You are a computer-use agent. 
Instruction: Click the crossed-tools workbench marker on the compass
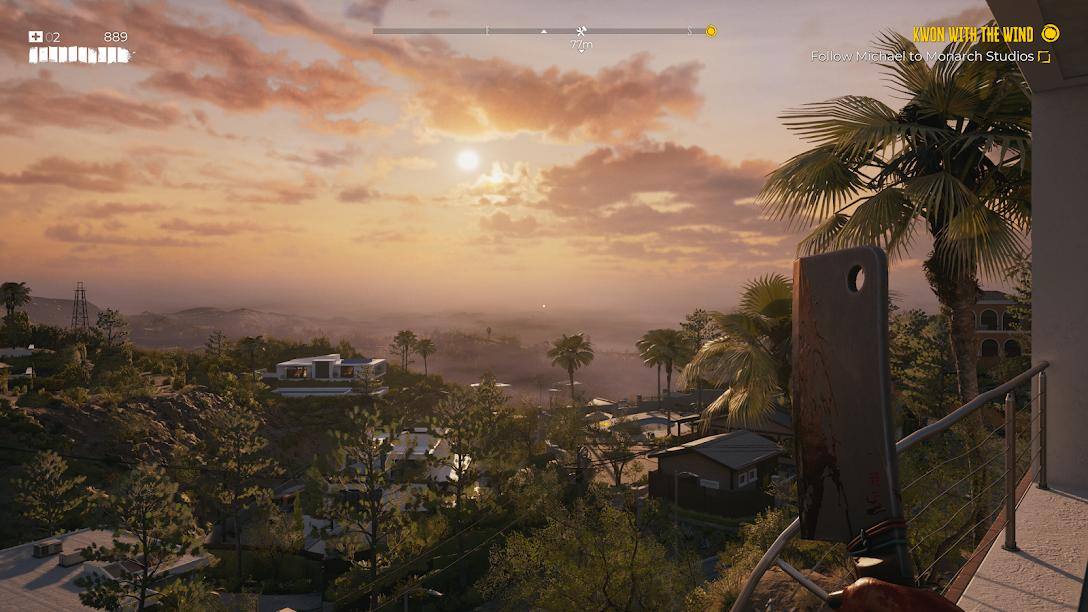[x=581, y=31]
